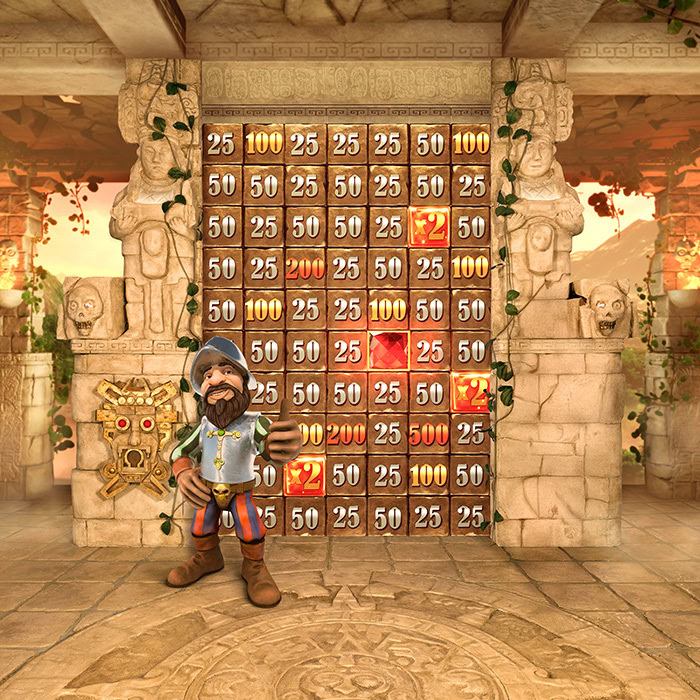Select the red gem tile on the wall
Image resolution: width=700 pixels, height=700 pixels.
click(x=387, y=350)
